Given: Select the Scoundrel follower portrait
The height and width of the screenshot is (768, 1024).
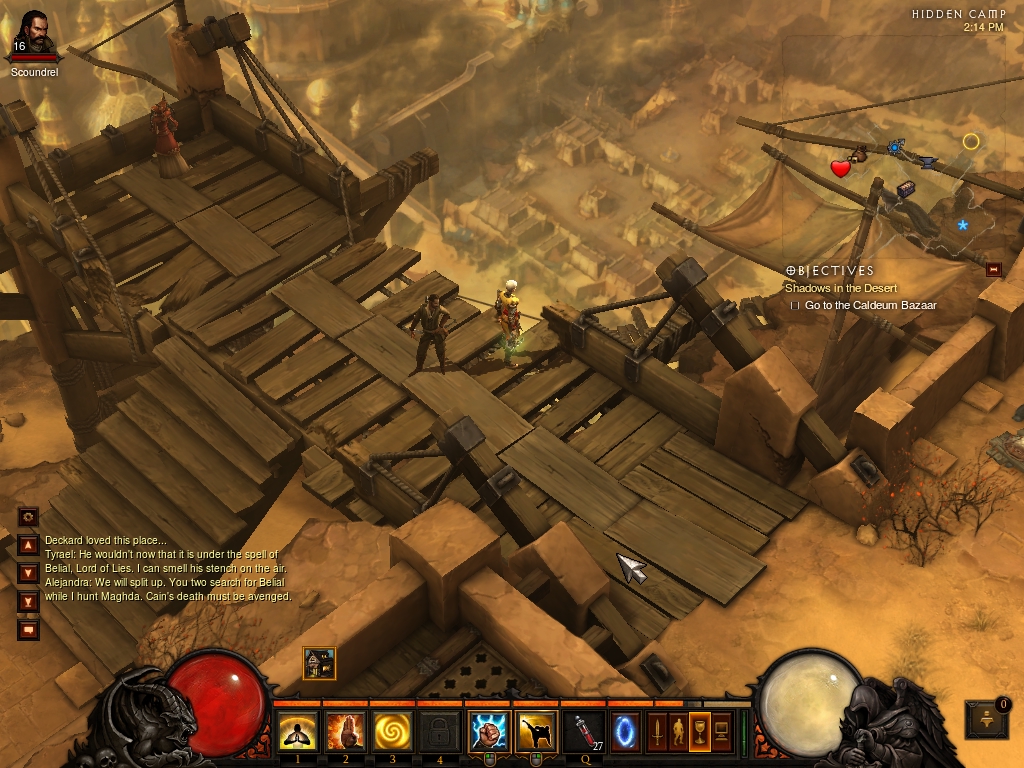Looking at the screenshot, I should (35, 34).
